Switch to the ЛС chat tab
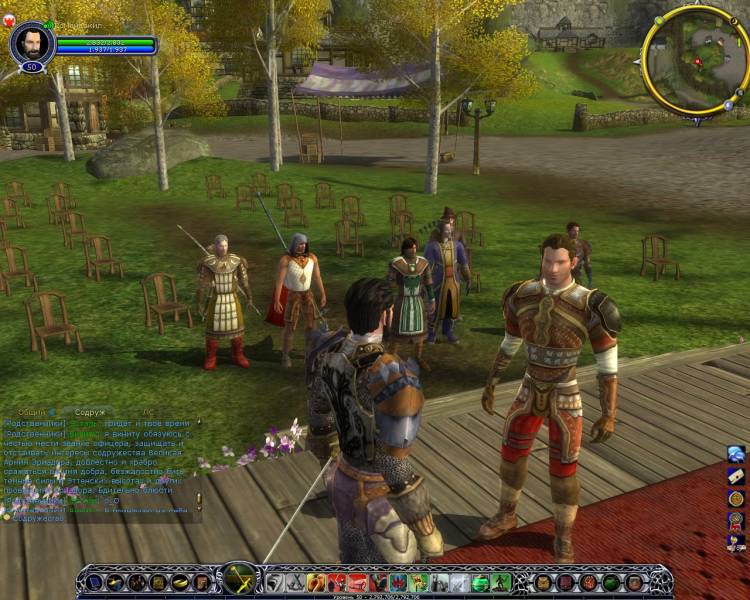750x600 pixels. pos(147,412)
